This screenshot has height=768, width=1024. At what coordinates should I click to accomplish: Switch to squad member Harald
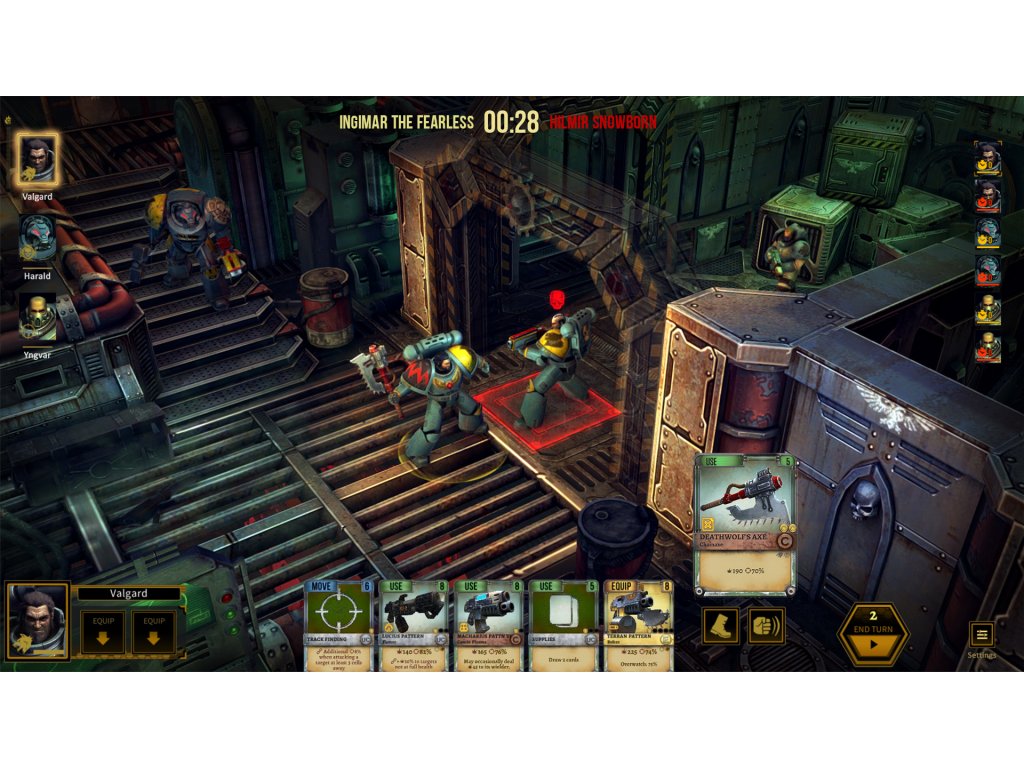pyautogui.click(x=37, y=238)
